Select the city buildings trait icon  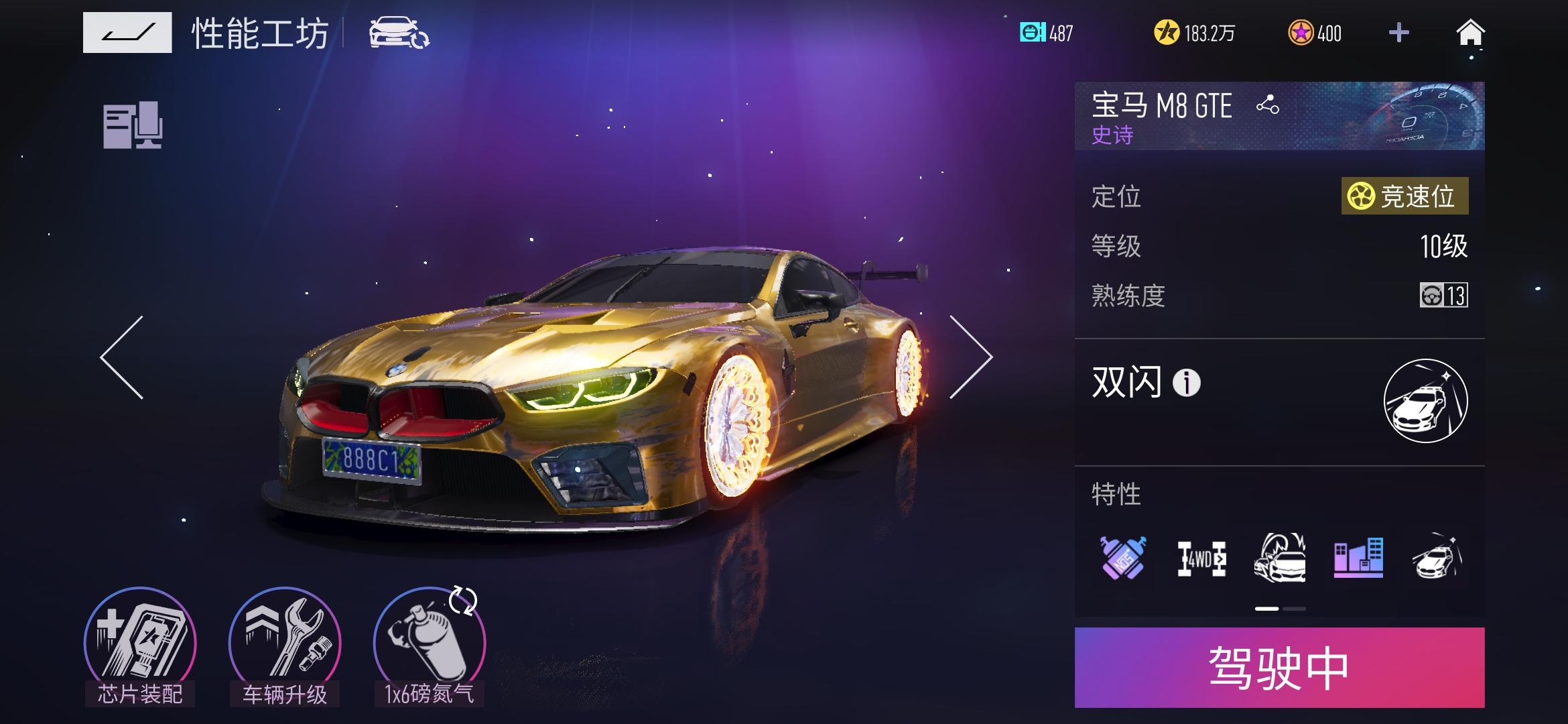1358,557
